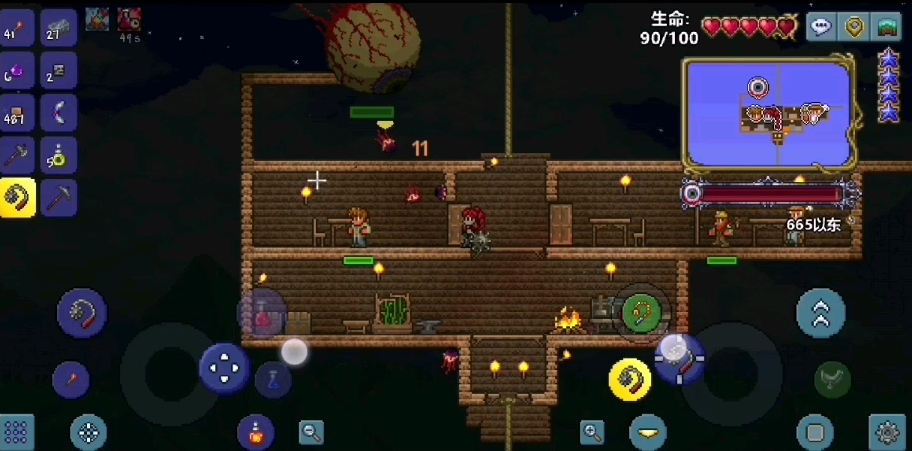
Task: Select the pickaxe hotbar slot
Action: 59,197
